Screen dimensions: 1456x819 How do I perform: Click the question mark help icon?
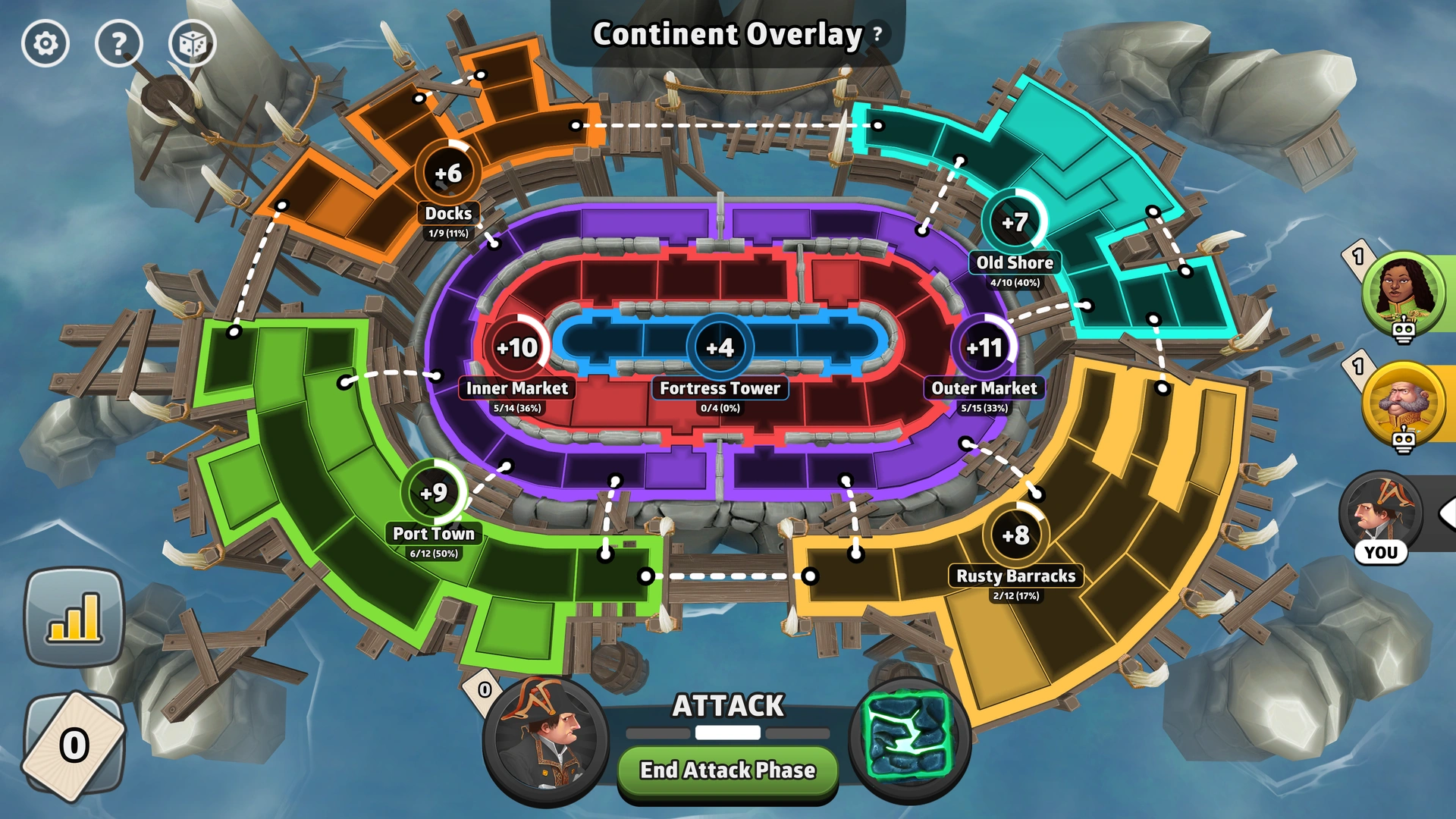(118, 44)
